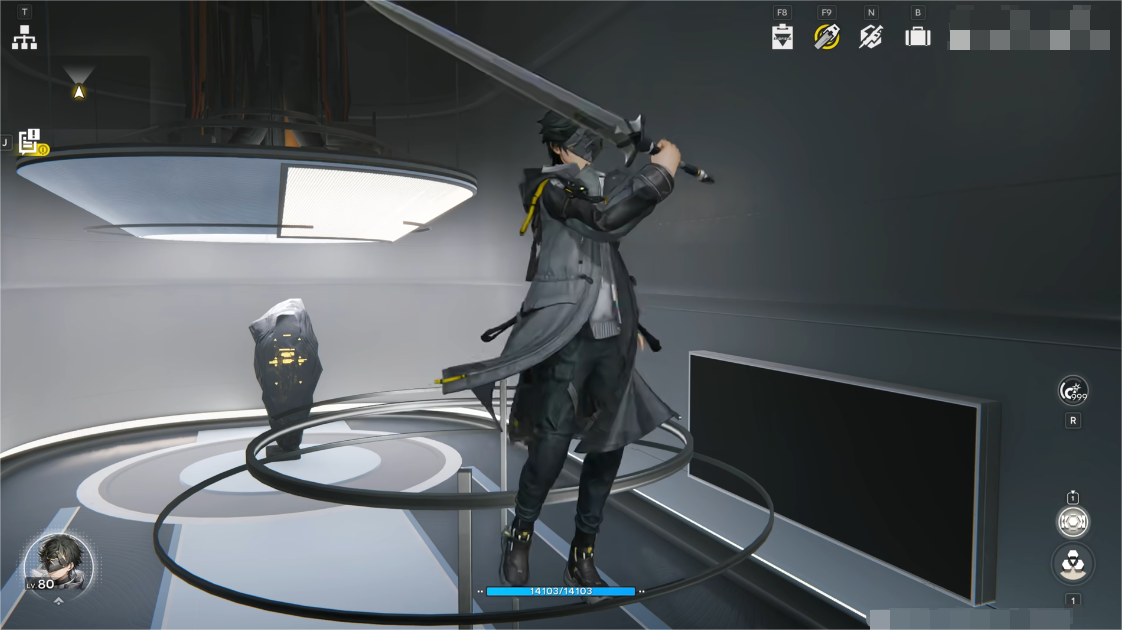The width and height of the screenshot is (1122, 630).
Task: Use the round item showing 999 count
Action: tap(1073, 391)
